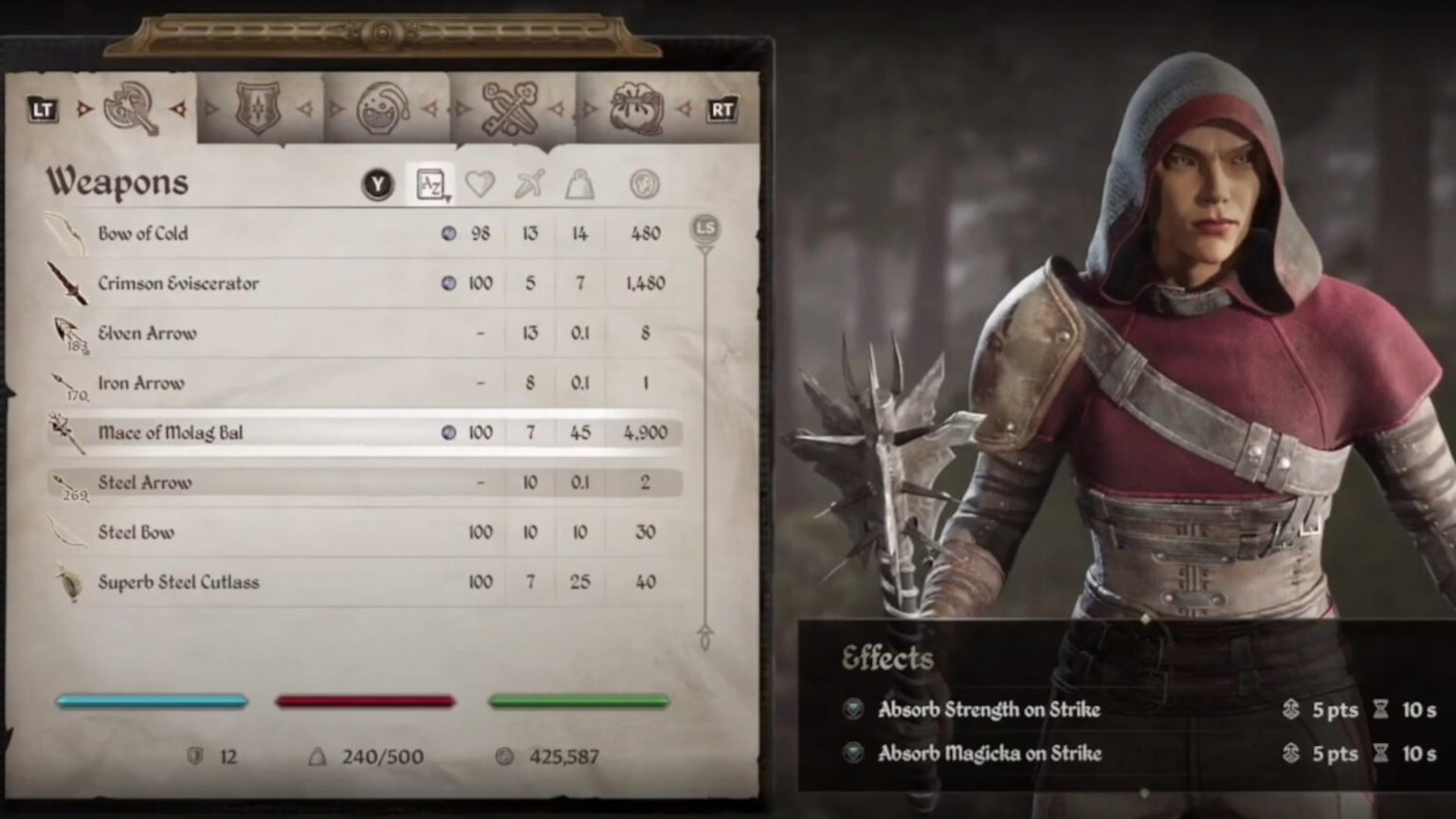Select the Weapons tab axe icon

click(x=129, y=106)
